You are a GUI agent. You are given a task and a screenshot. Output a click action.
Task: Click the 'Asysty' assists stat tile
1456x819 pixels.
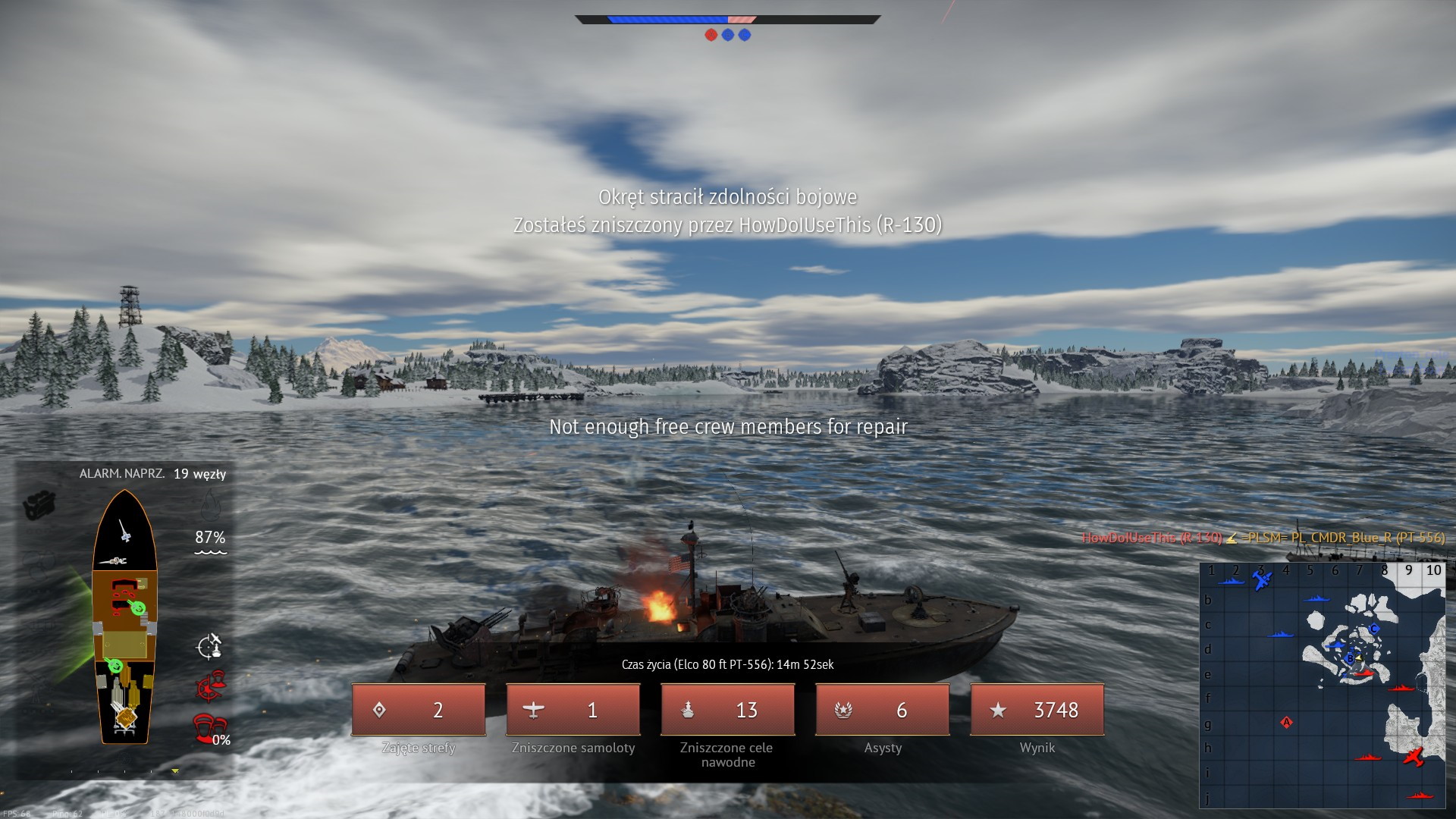[883, 710]
